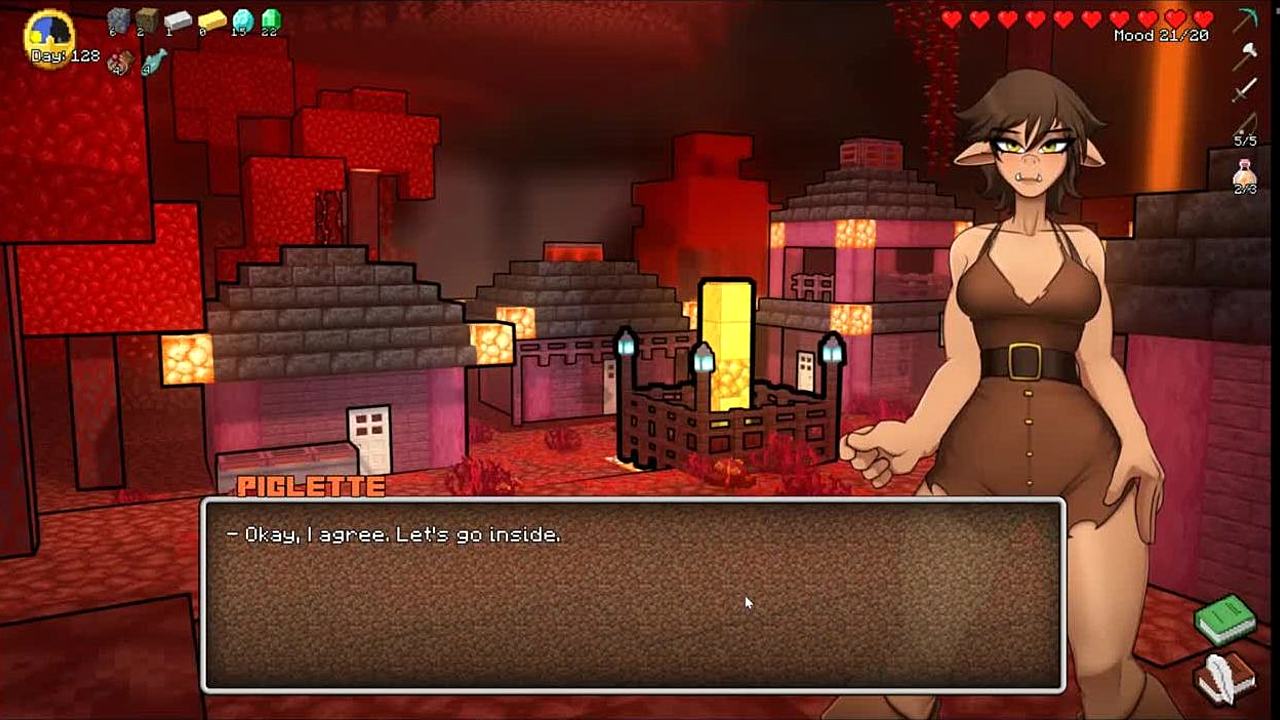Click the iron ingot resource icon

click(178, 20)
